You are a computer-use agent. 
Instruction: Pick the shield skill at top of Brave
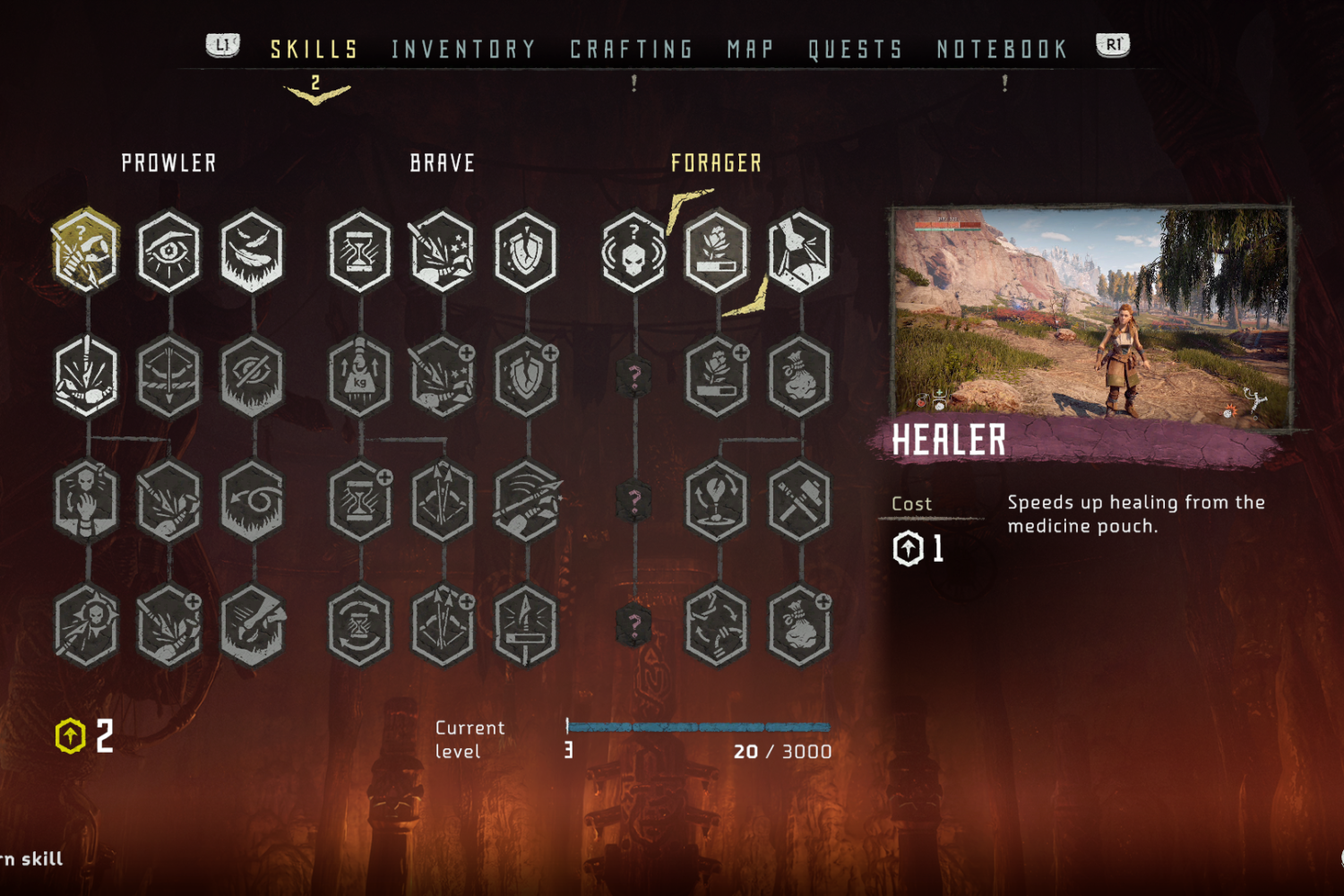tap(526, 251)
